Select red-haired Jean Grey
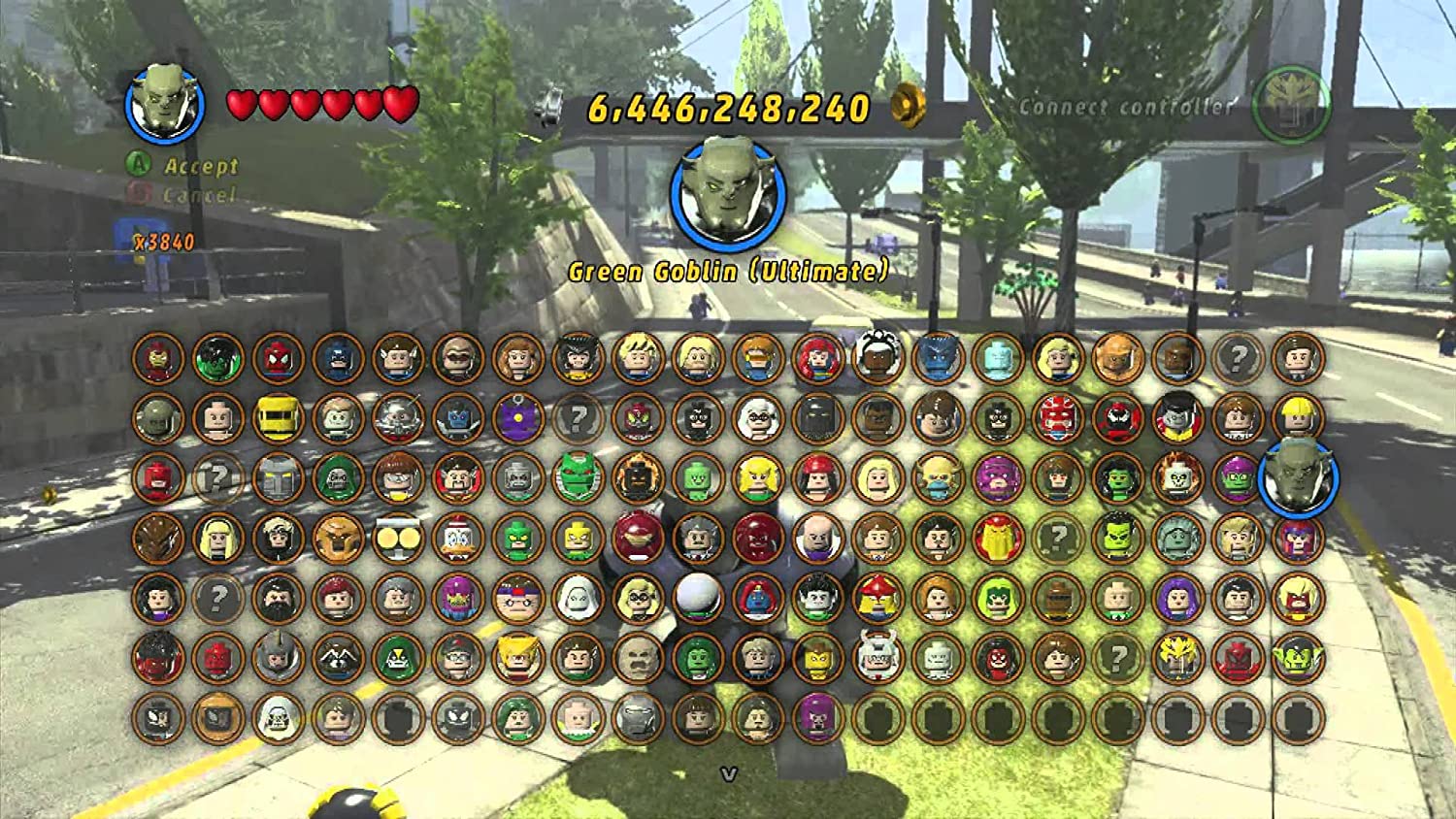The width and height of the screenshot is (1456, 819). pyautogui.click(x=818, y=358)
